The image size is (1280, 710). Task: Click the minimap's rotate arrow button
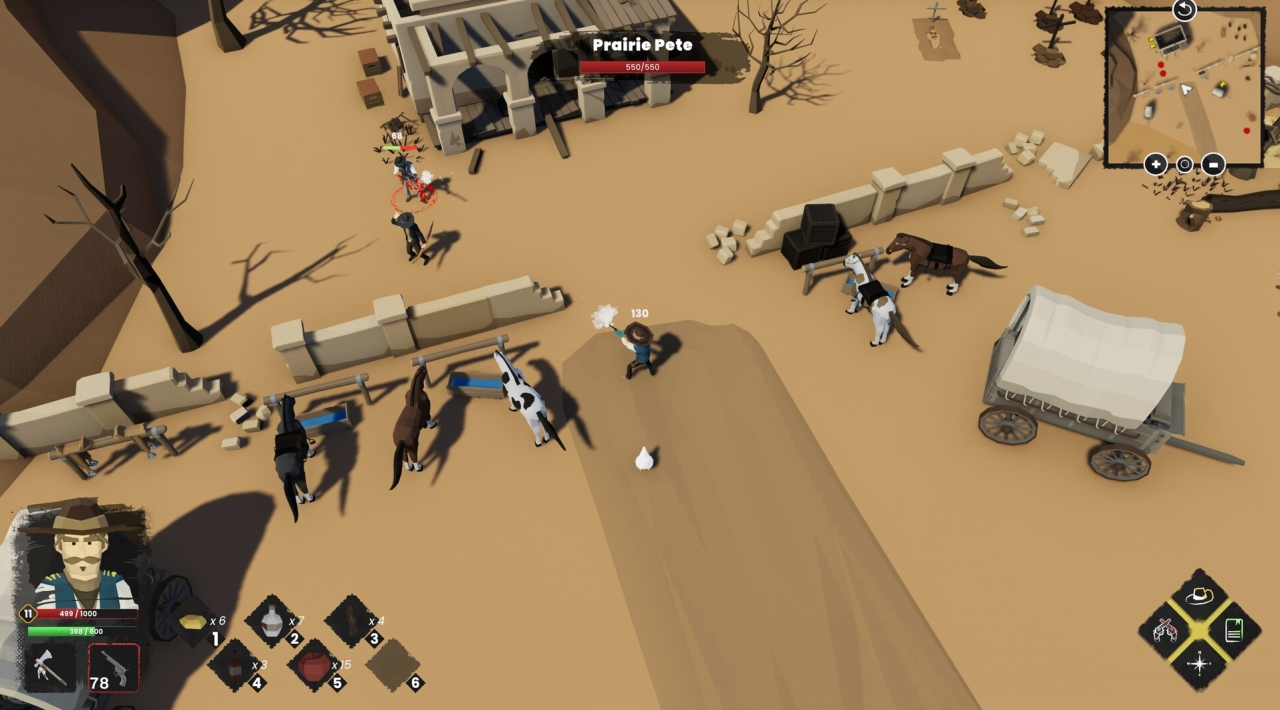1184,10
